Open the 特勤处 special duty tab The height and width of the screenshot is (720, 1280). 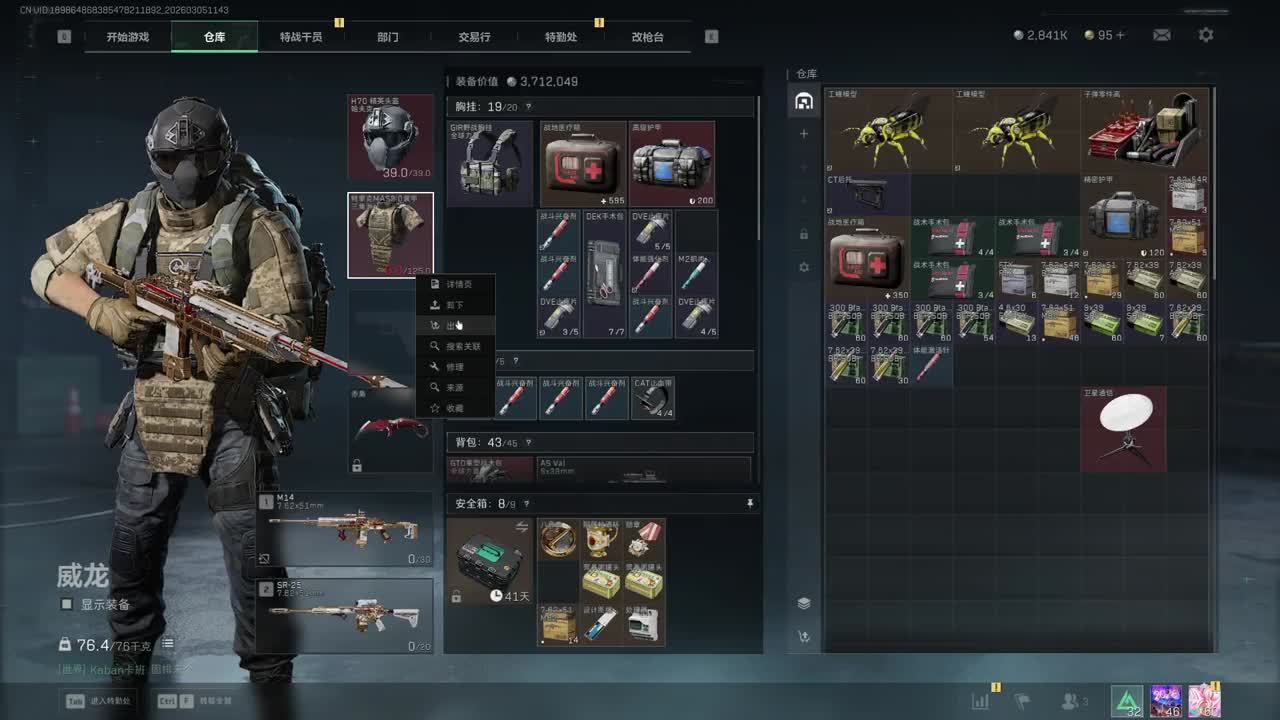[561, 37]
